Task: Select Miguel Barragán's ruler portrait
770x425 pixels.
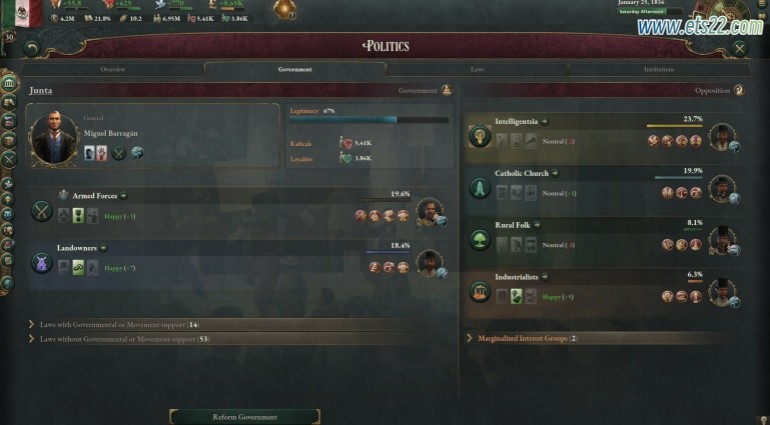Action: point(54,137)
